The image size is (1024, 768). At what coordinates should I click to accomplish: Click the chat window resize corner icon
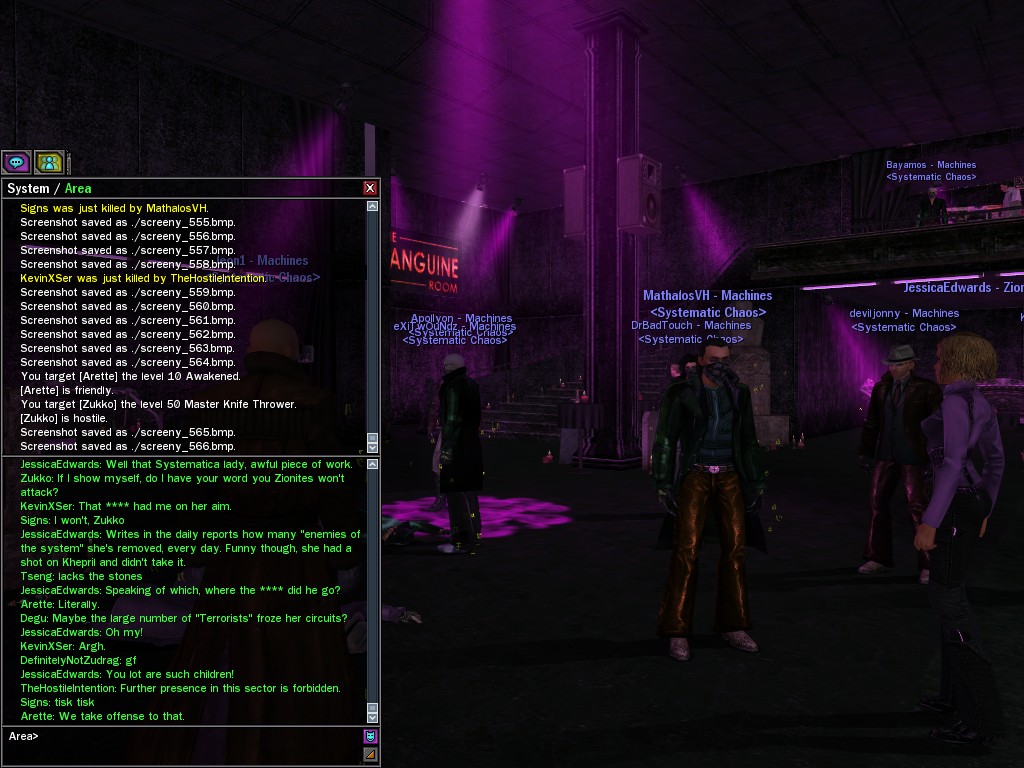[x=370, y=755]
